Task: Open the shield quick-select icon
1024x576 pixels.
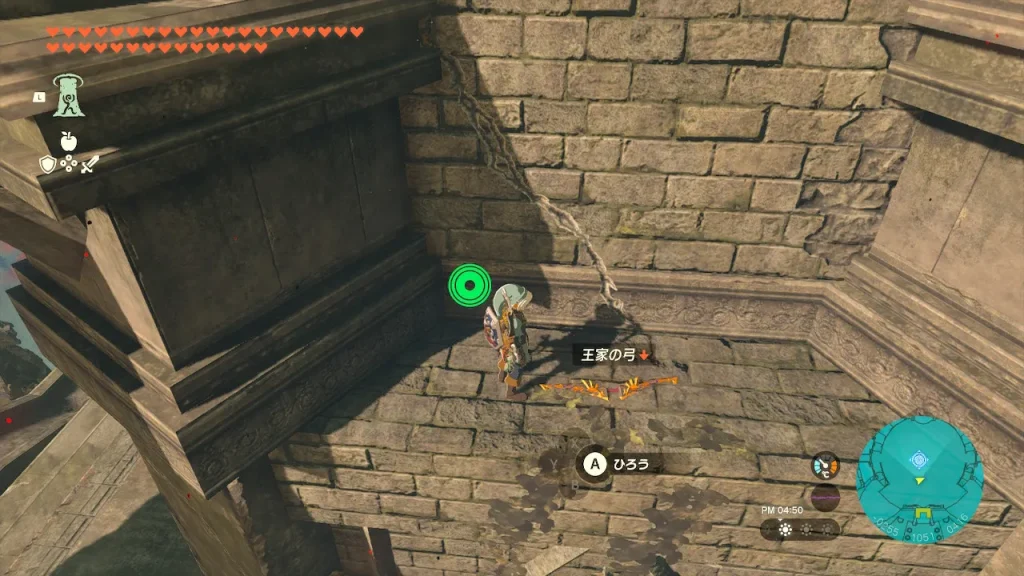Action: [47, 164]
